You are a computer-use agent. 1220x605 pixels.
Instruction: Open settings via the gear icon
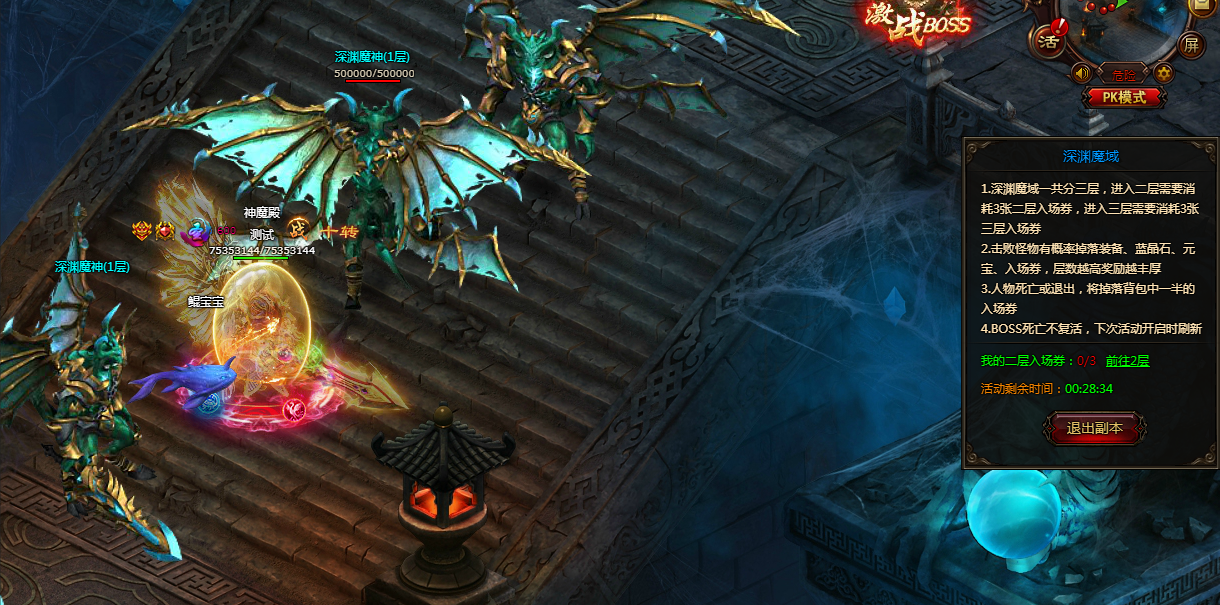(x=1163, y=73)
